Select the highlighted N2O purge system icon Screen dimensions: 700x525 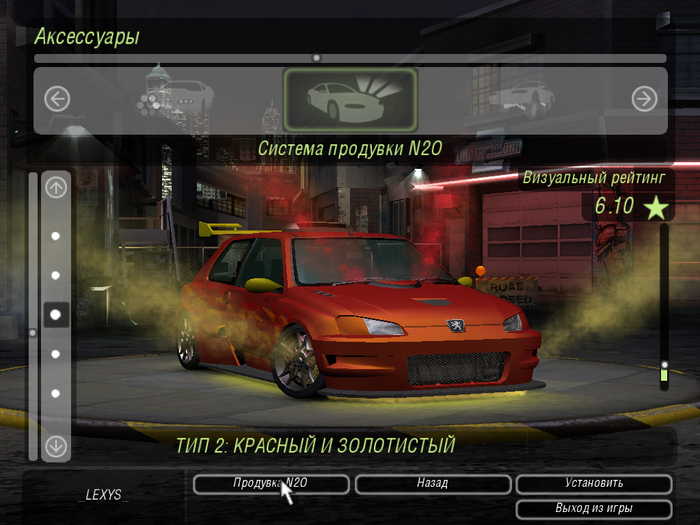coord(350,99)
